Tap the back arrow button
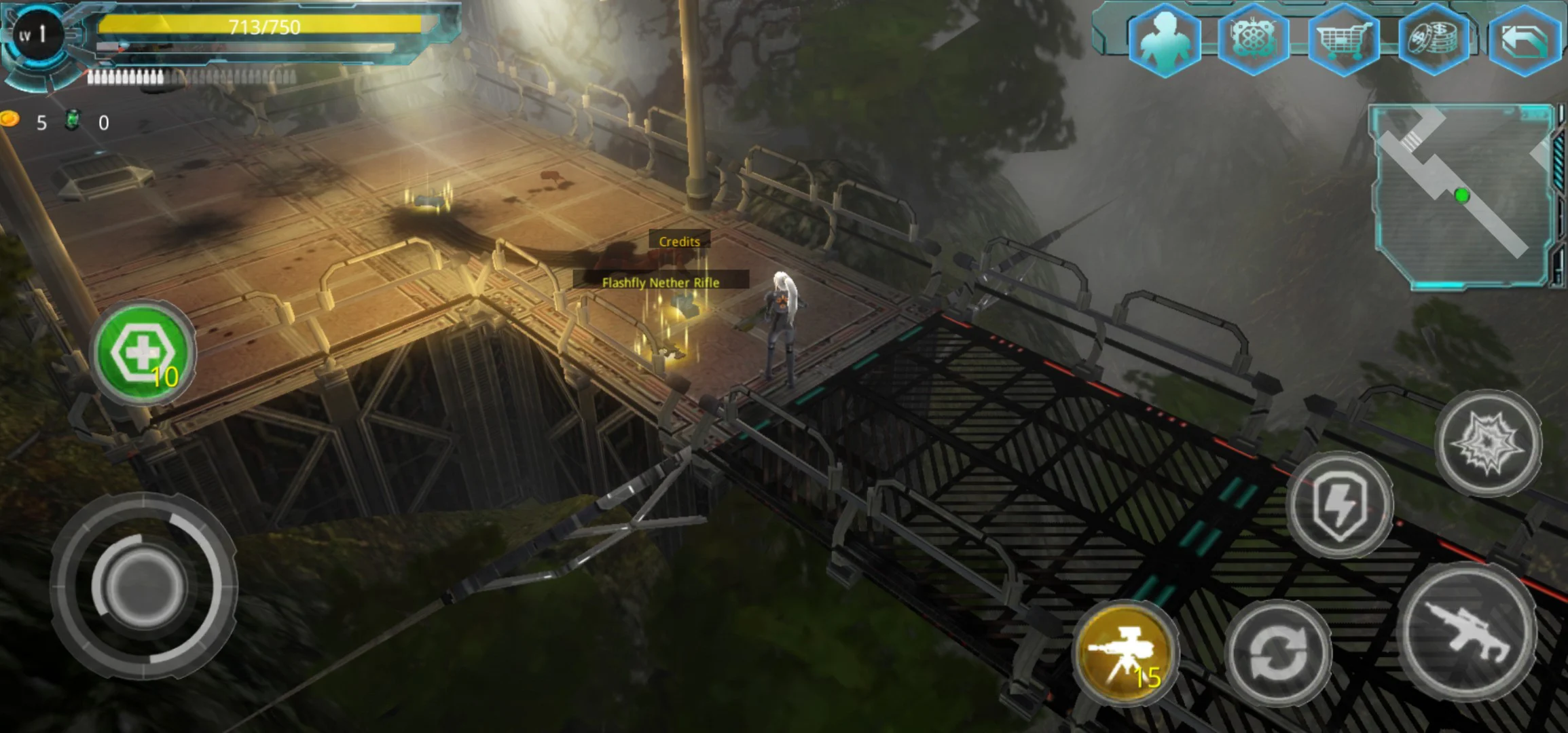Image resolution: width=1568 pixels, height=733 pixels. 1525,41
